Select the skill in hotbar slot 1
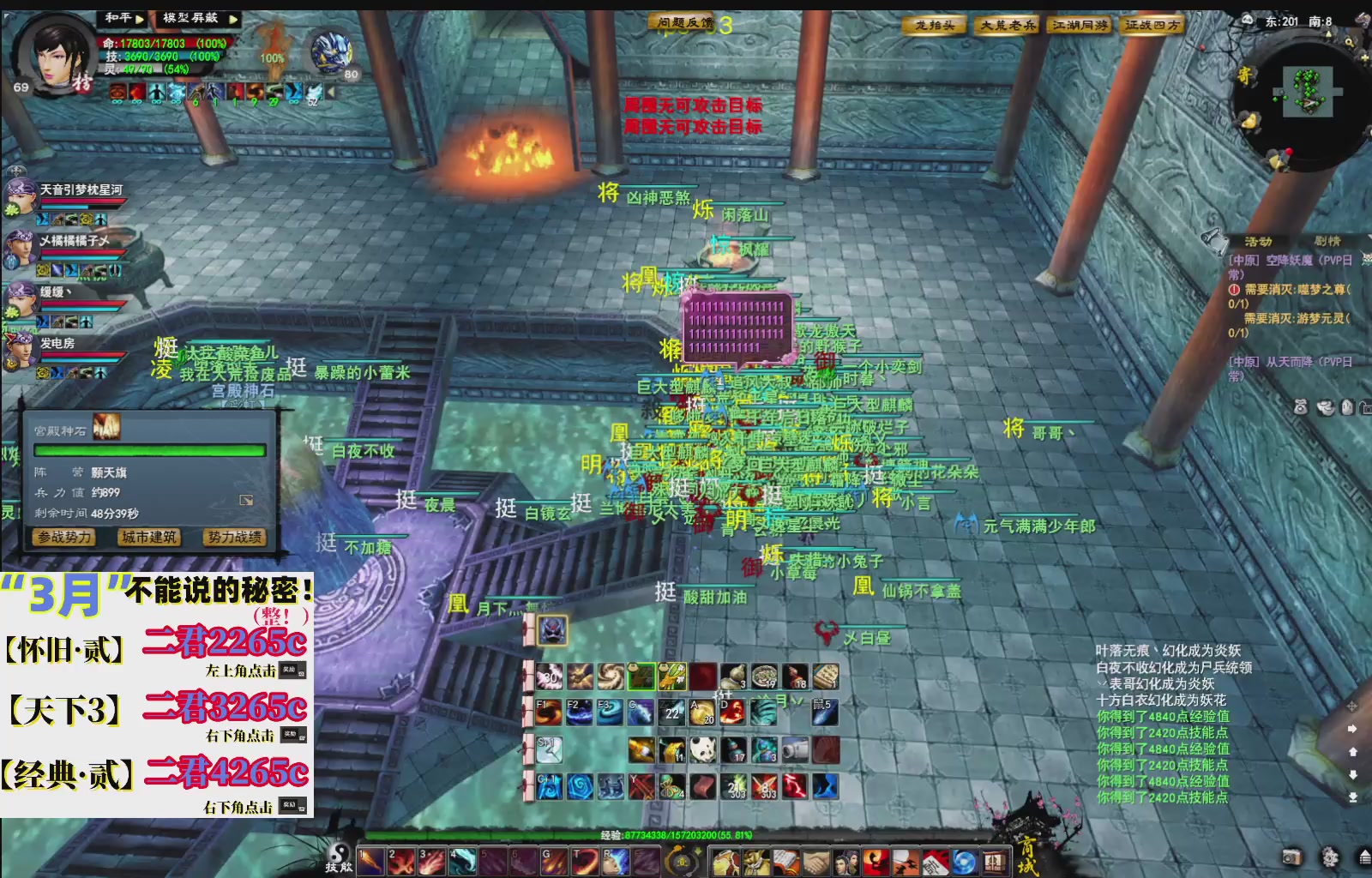 [x=370, y=860]
